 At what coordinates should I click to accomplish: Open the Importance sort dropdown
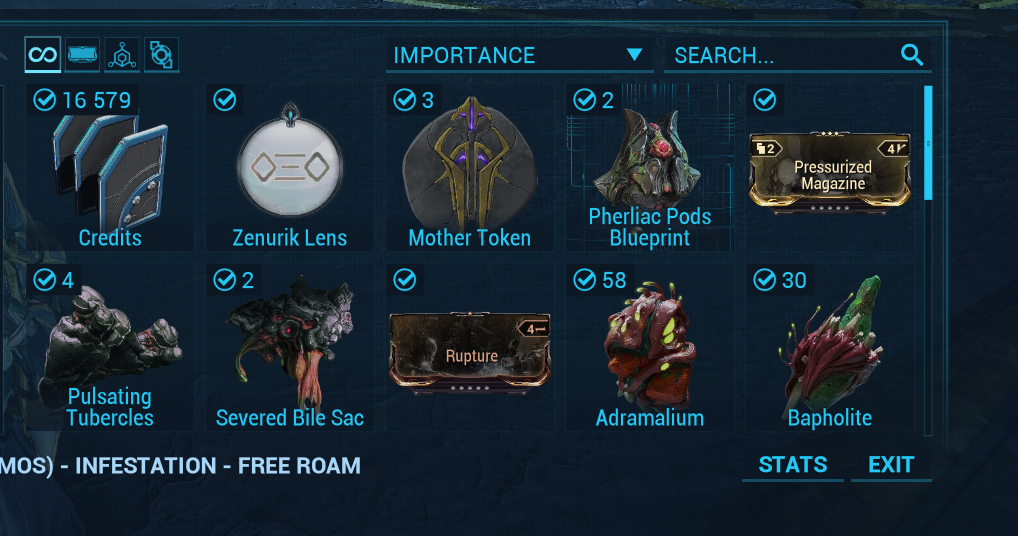coord(519,56)
